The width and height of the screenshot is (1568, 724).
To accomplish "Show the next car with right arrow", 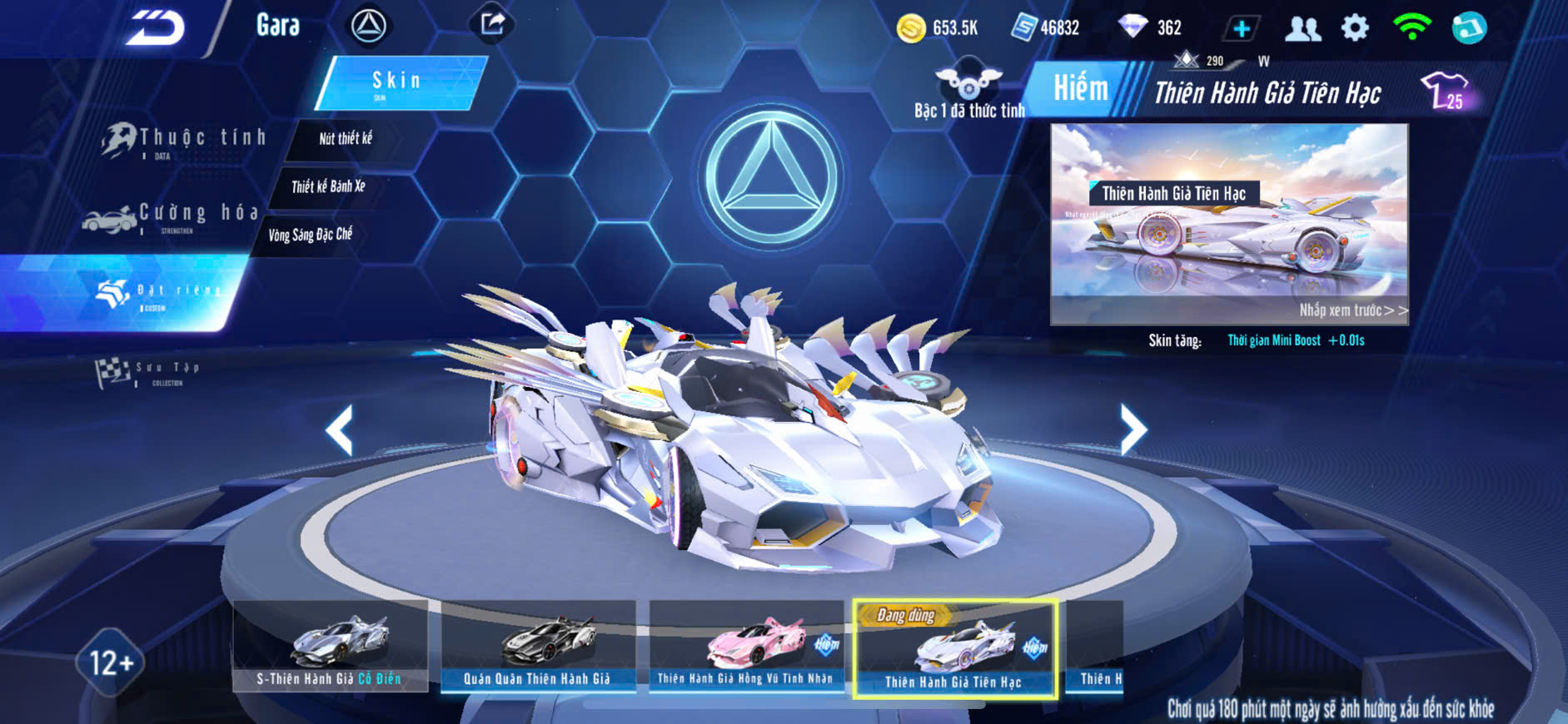I will [1132, 429].
